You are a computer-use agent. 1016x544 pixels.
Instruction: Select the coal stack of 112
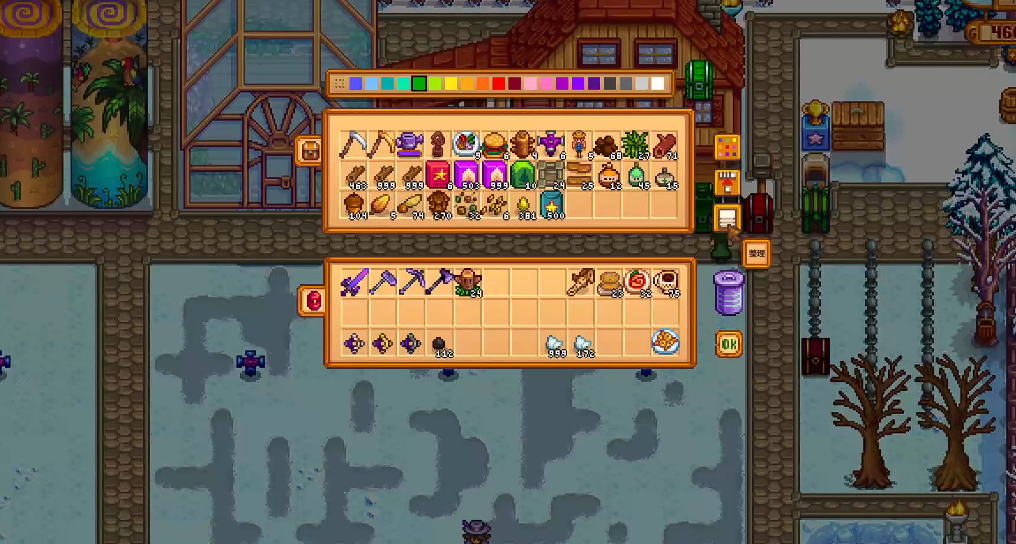tap(439, 343)
